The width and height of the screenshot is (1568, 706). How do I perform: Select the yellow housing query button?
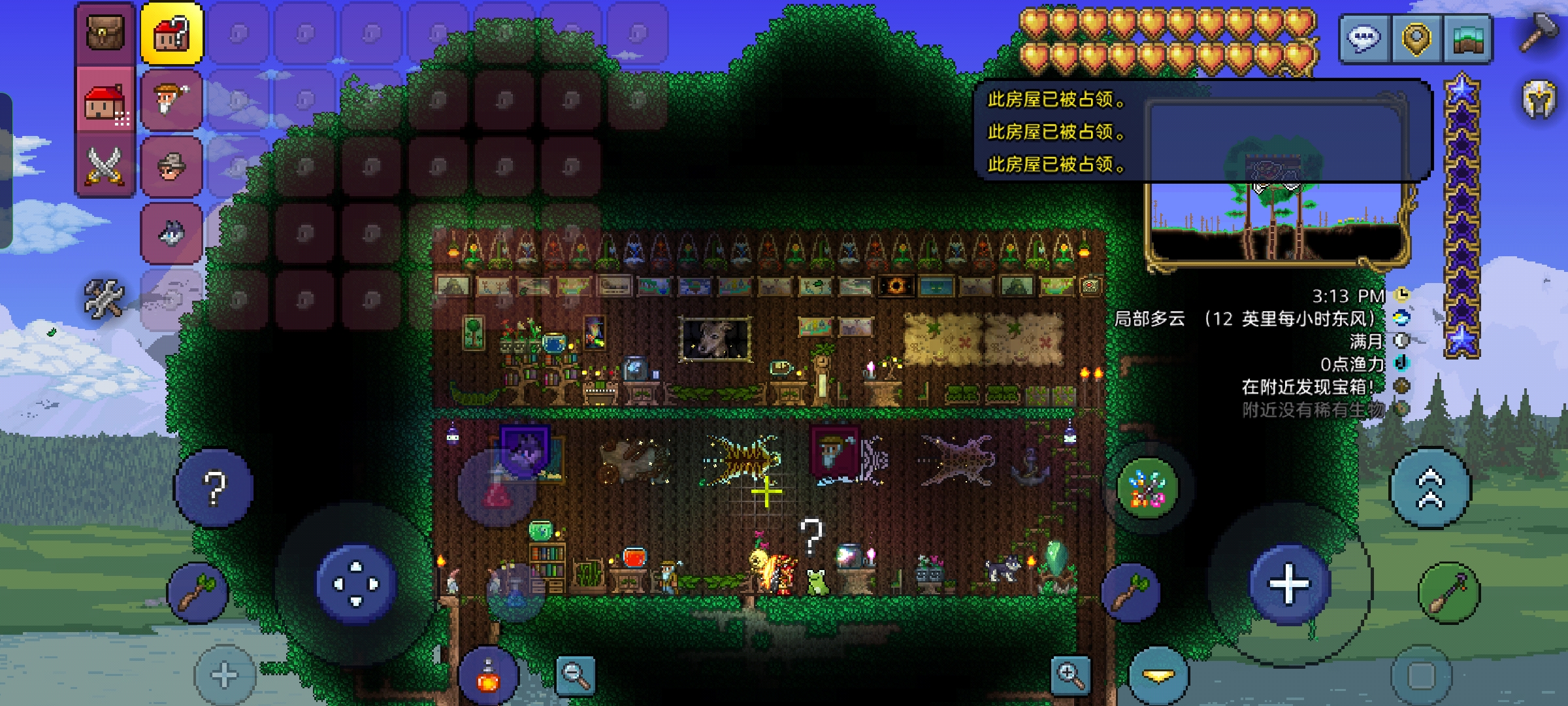click(172, 33)
